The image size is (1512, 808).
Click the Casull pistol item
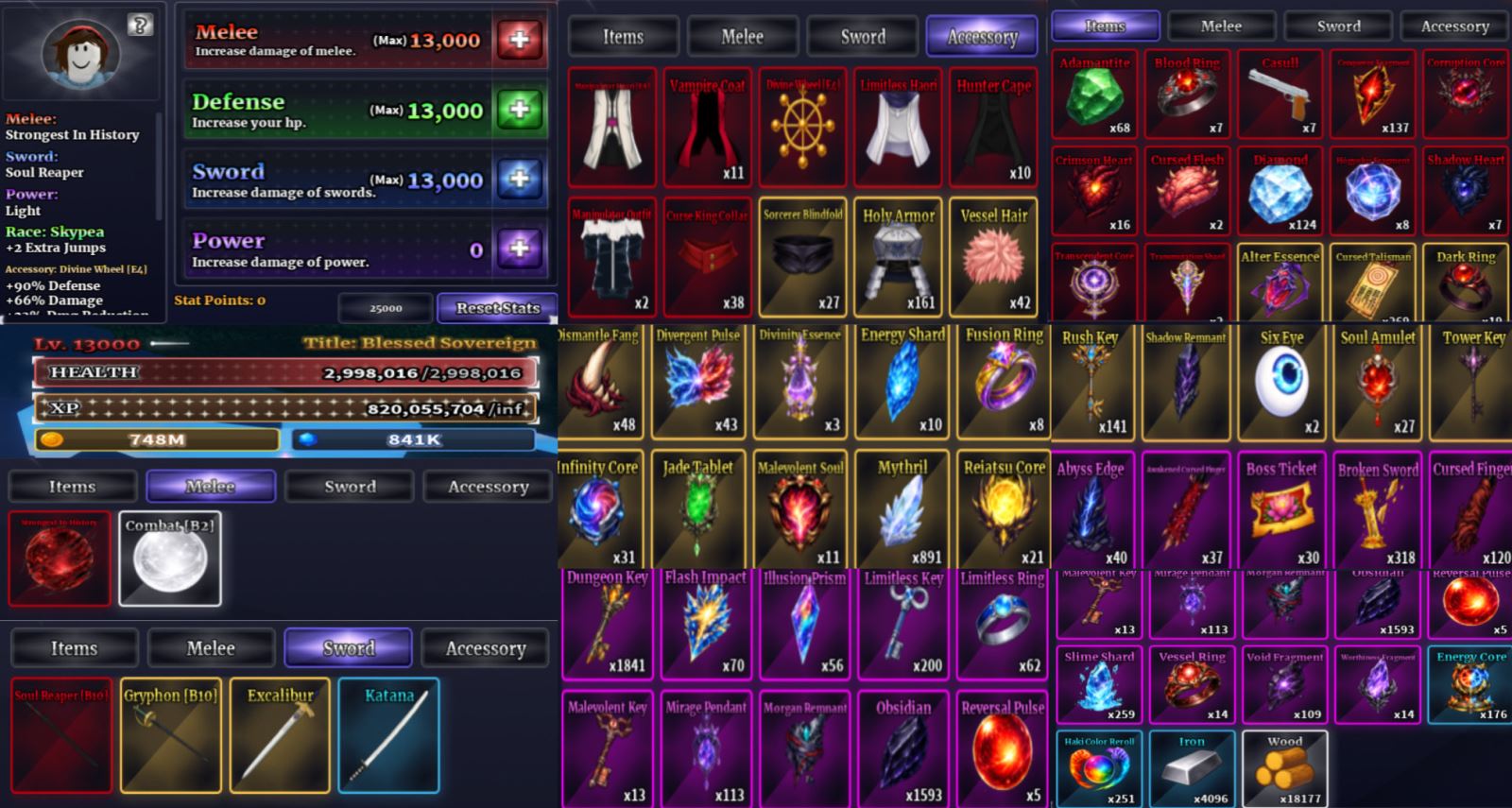point(1280,95)
